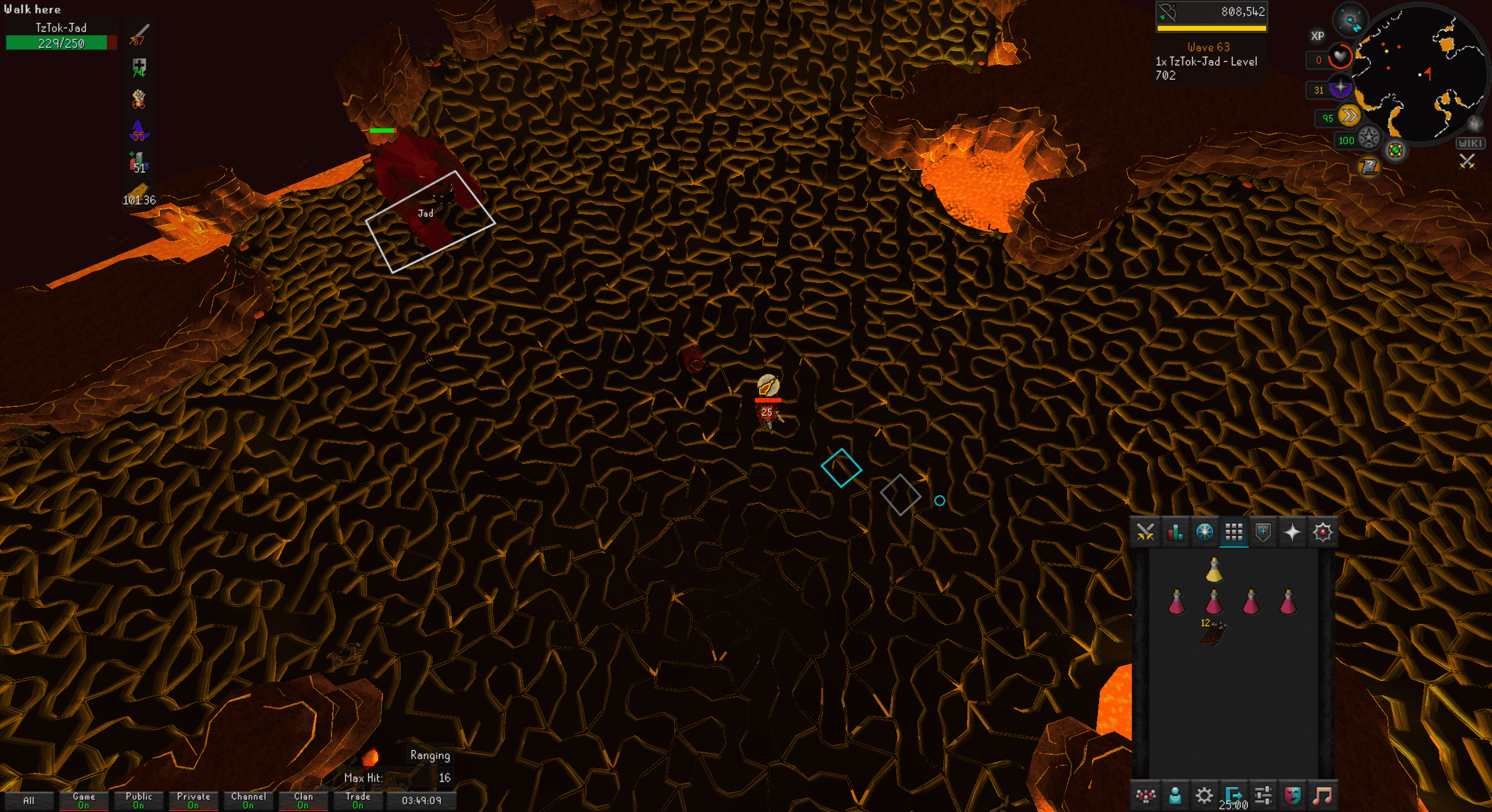Show the Worn Equipment tab
This screenshot has height=812, width=1492.
point(1263,532)
